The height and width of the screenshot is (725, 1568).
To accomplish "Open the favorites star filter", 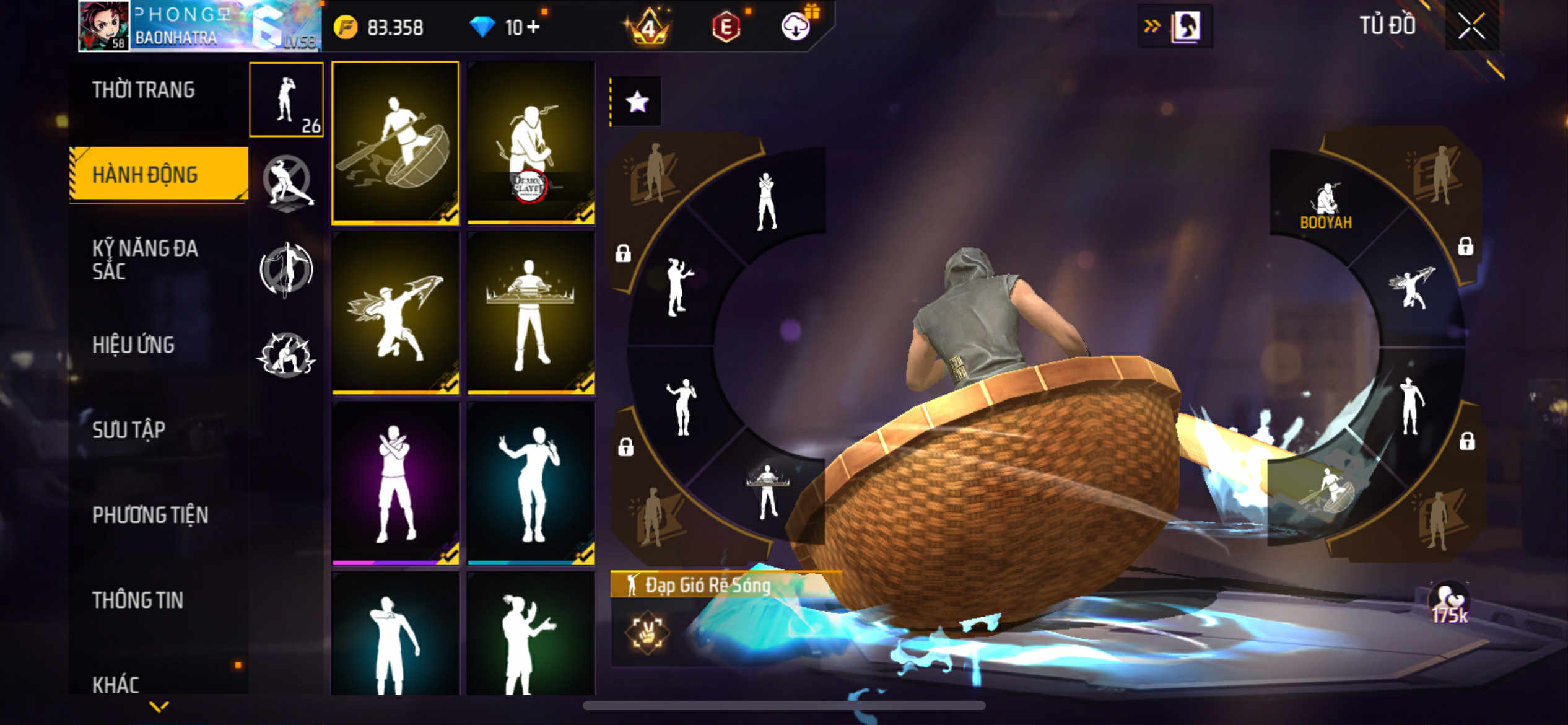I will click(637, 102).
